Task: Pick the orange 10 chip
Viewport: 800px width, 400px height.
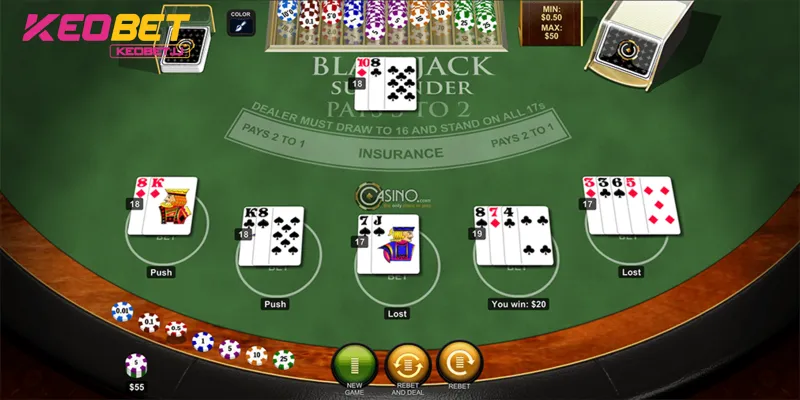Action: 256,355
